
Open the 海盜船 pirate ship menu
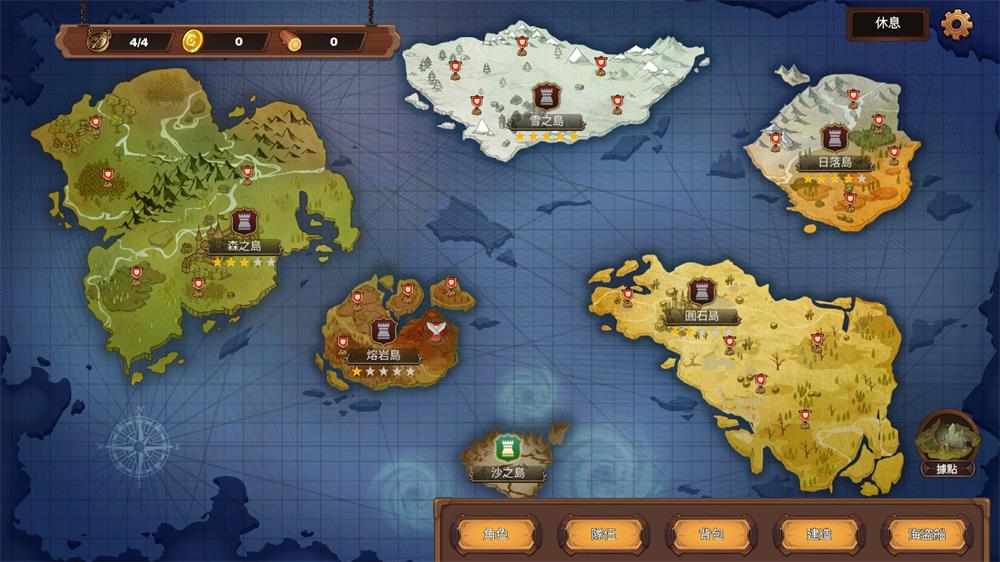click(927, 534)
